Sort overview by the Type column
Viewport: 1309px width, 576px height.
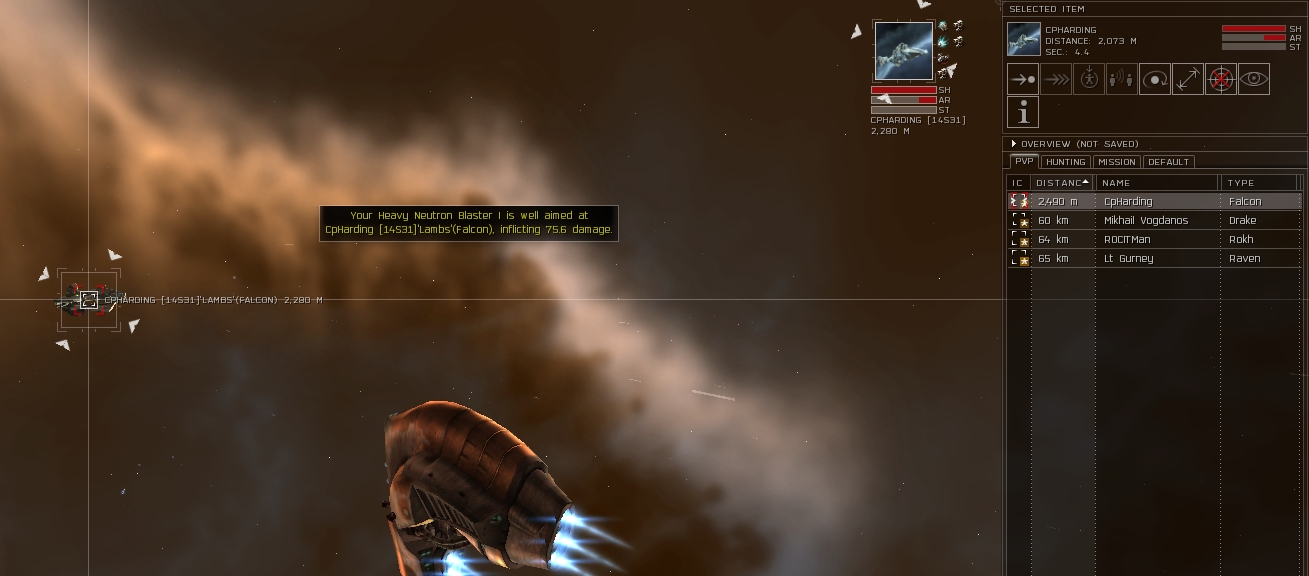coord(1258,183)
